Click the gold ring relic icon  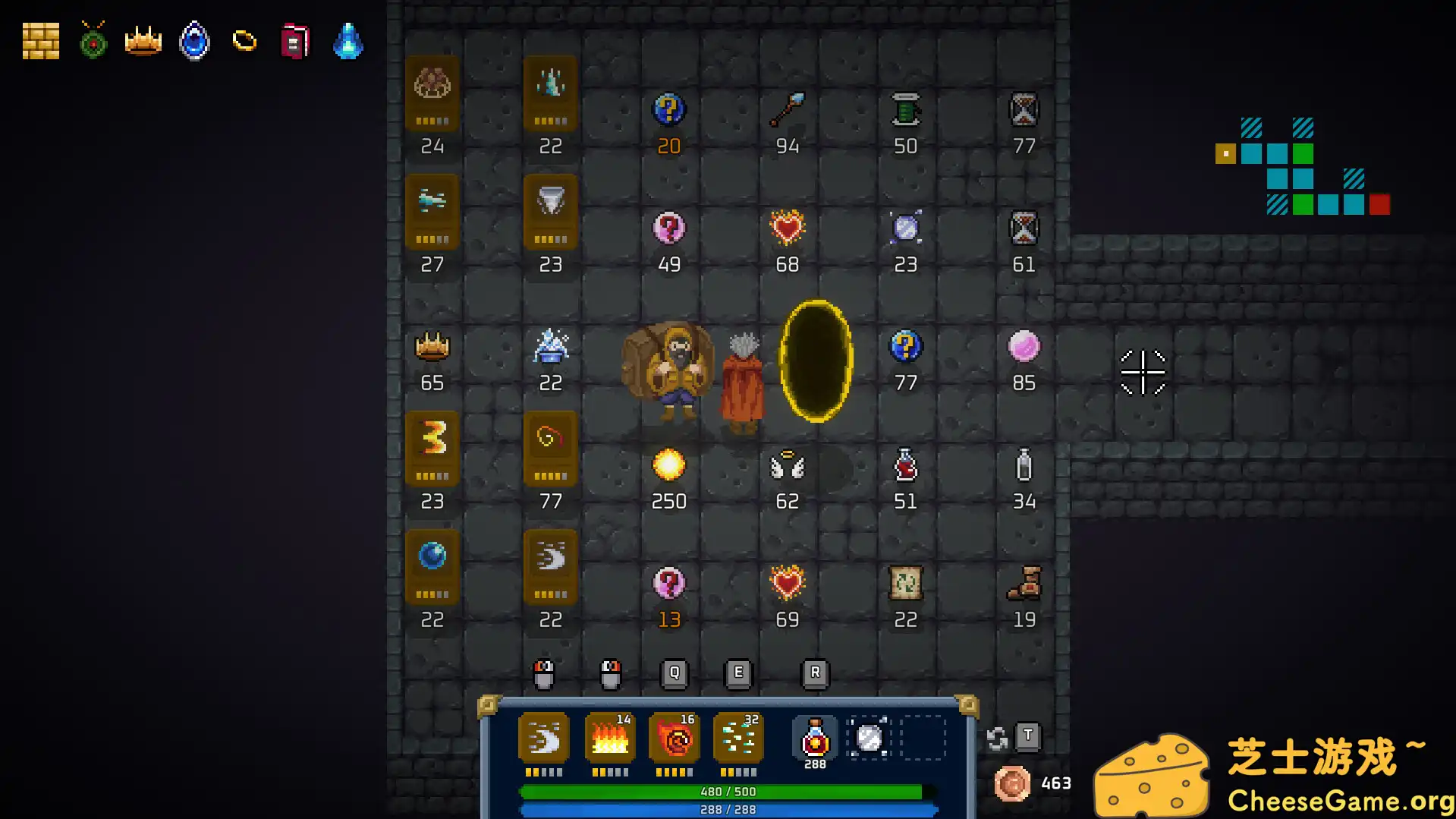point(244,41)
